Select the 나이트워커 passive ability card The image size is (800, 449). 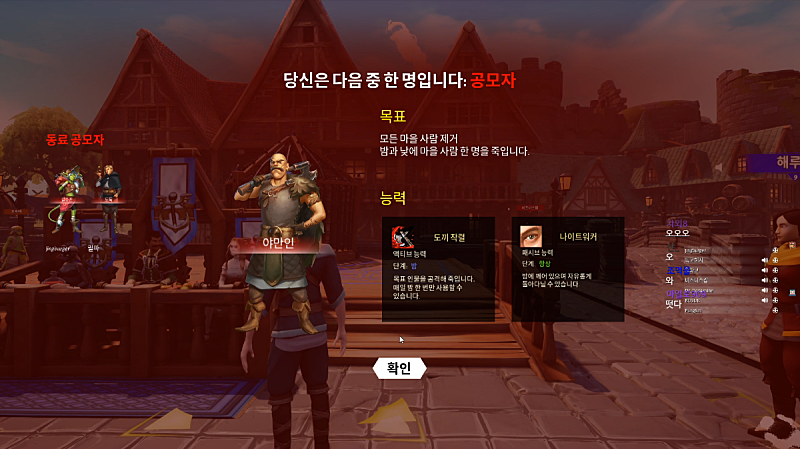tap(568, 268)
